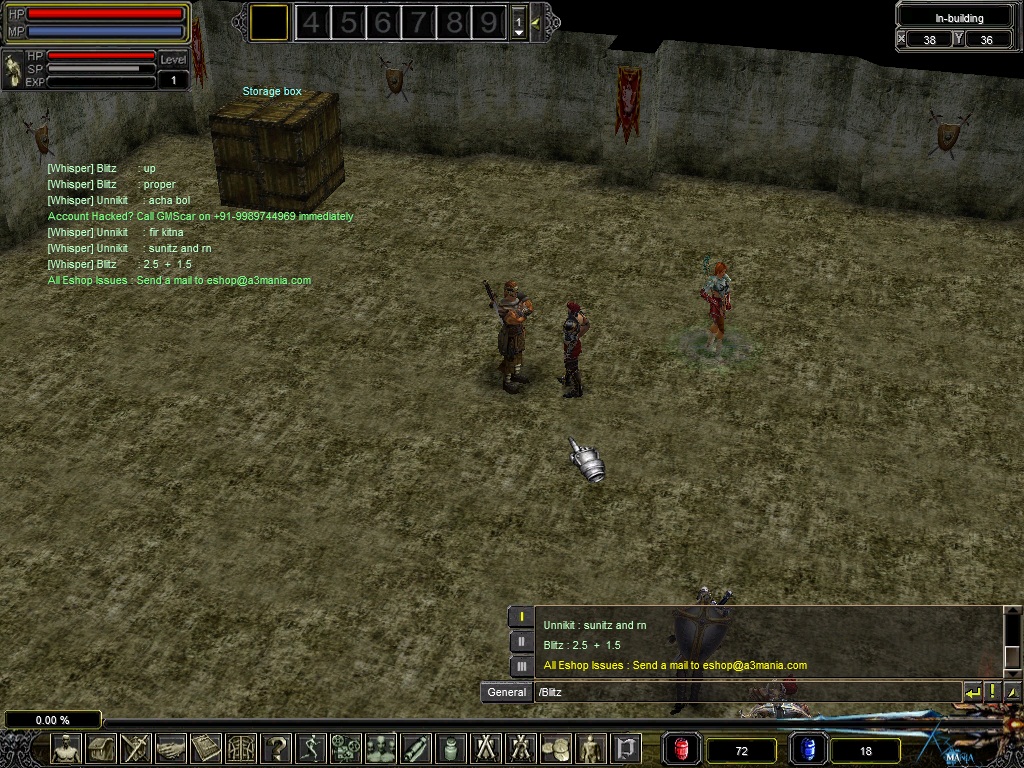The height and width of the screenshot is (768, 1024).
Task: Switch to chat tab II
Action: pos(521,642)
